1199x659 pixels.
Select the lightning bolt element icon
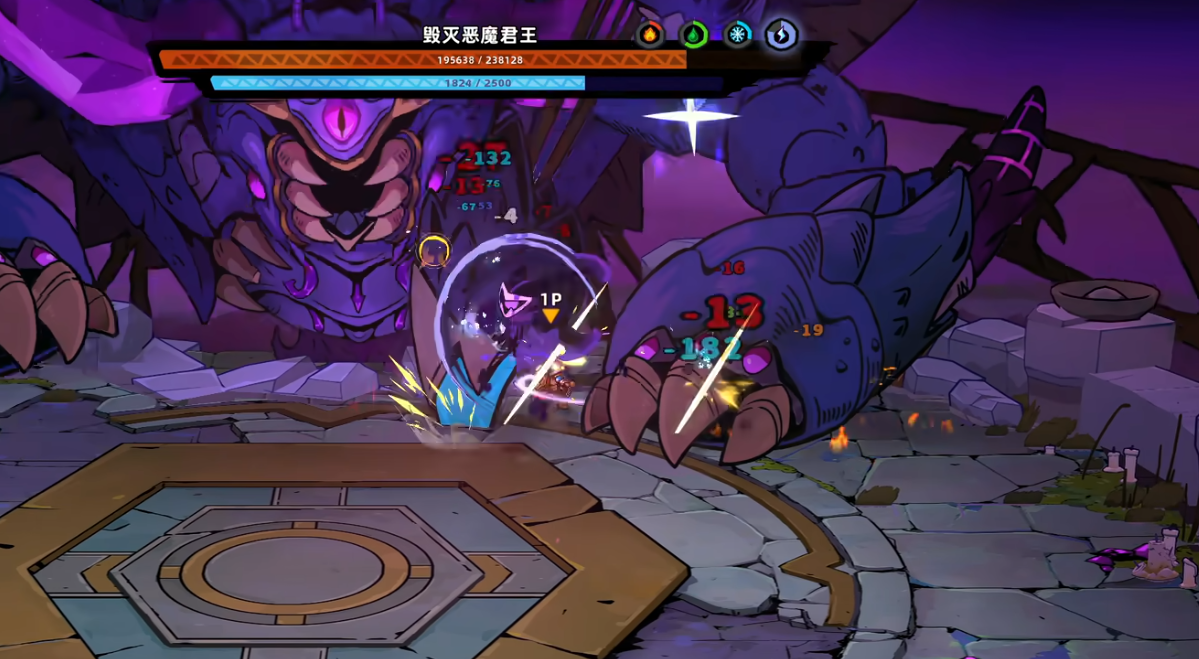point(781,35)
